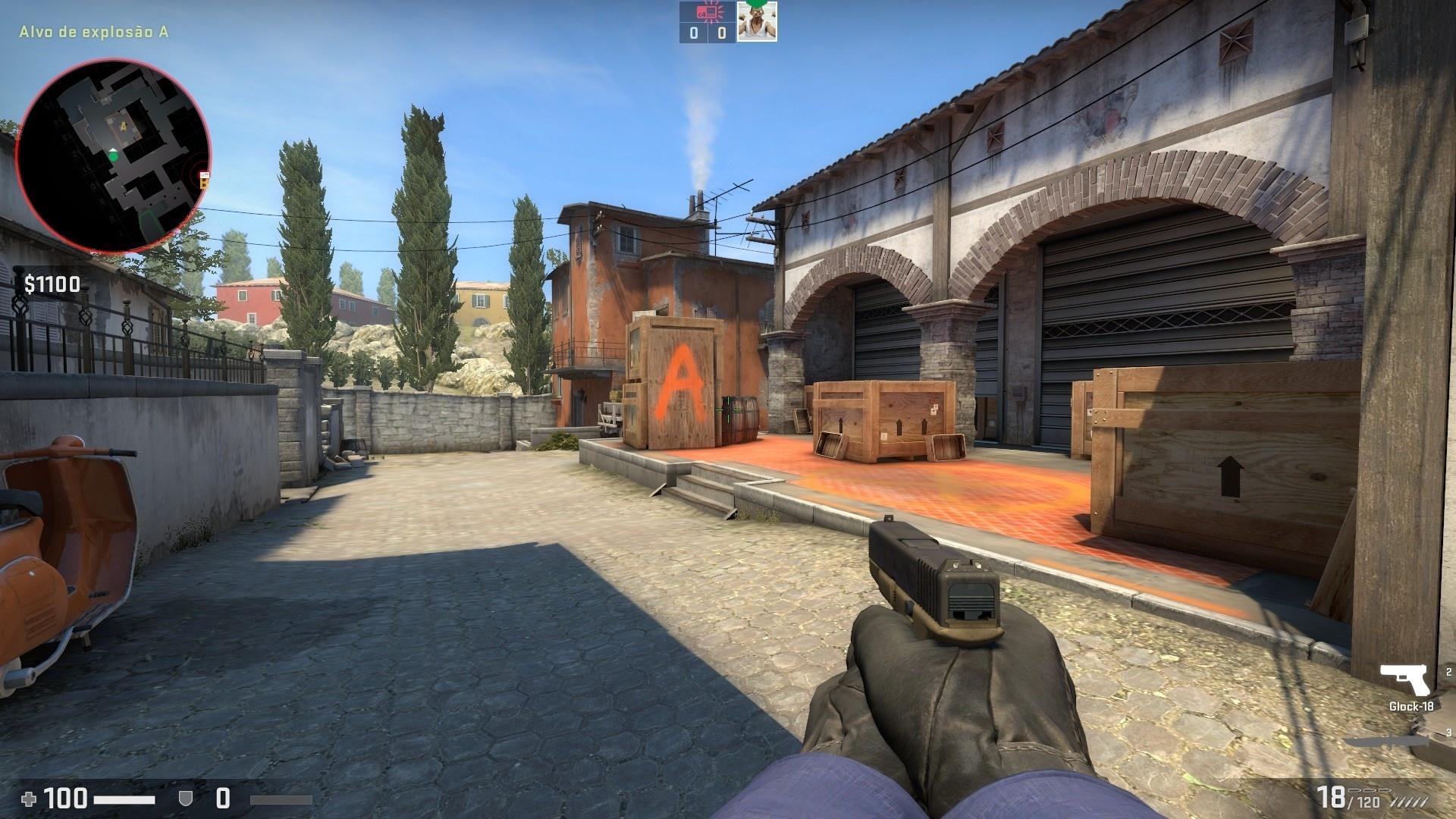This screenshot has width=1456, height=819.
Task: Click the health bar beside the 100 value
Action: click(124, 799)
